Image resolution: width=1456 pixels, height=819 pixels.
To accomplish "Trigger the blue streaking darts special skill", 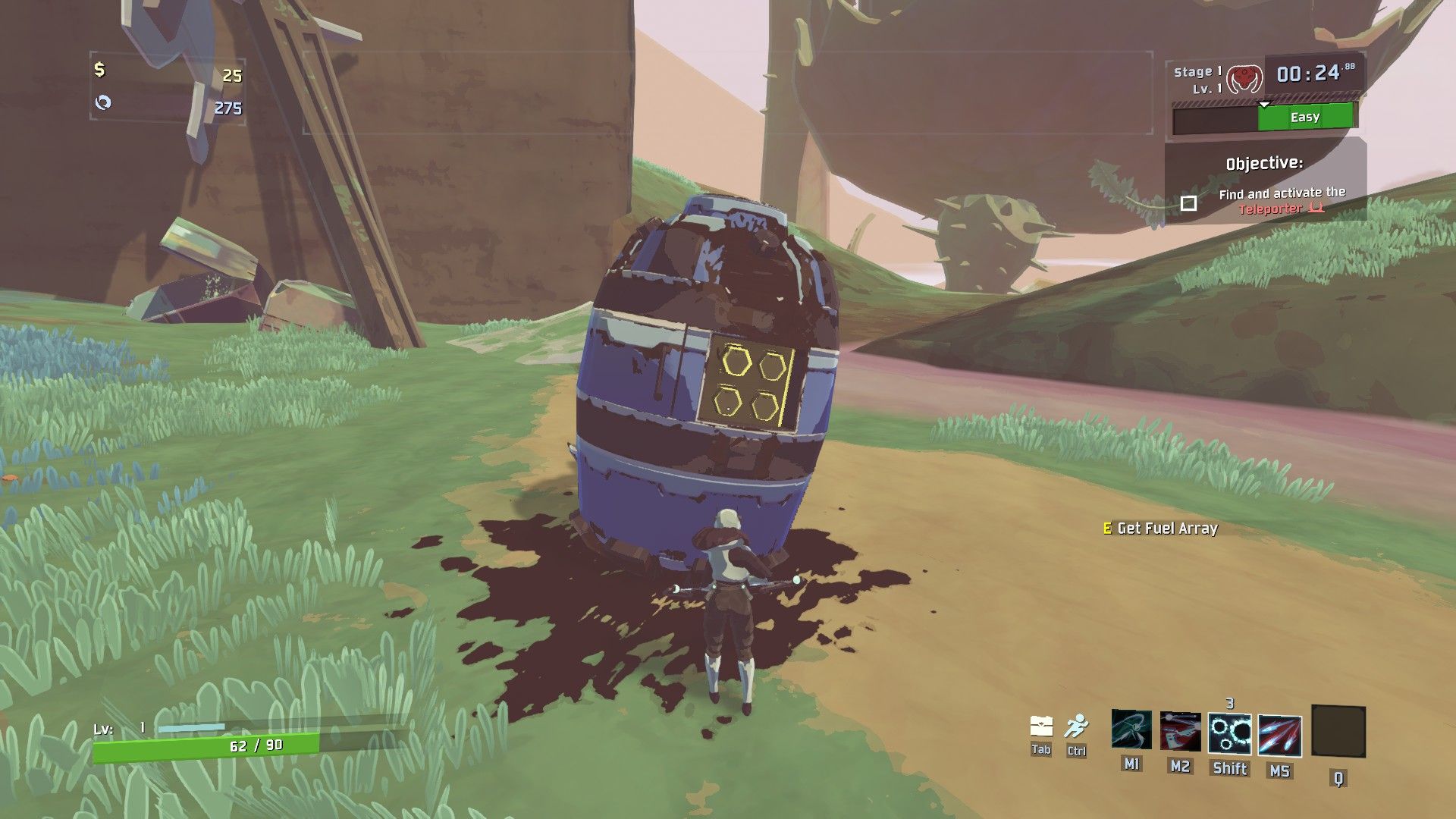I will coord(1279,736).
